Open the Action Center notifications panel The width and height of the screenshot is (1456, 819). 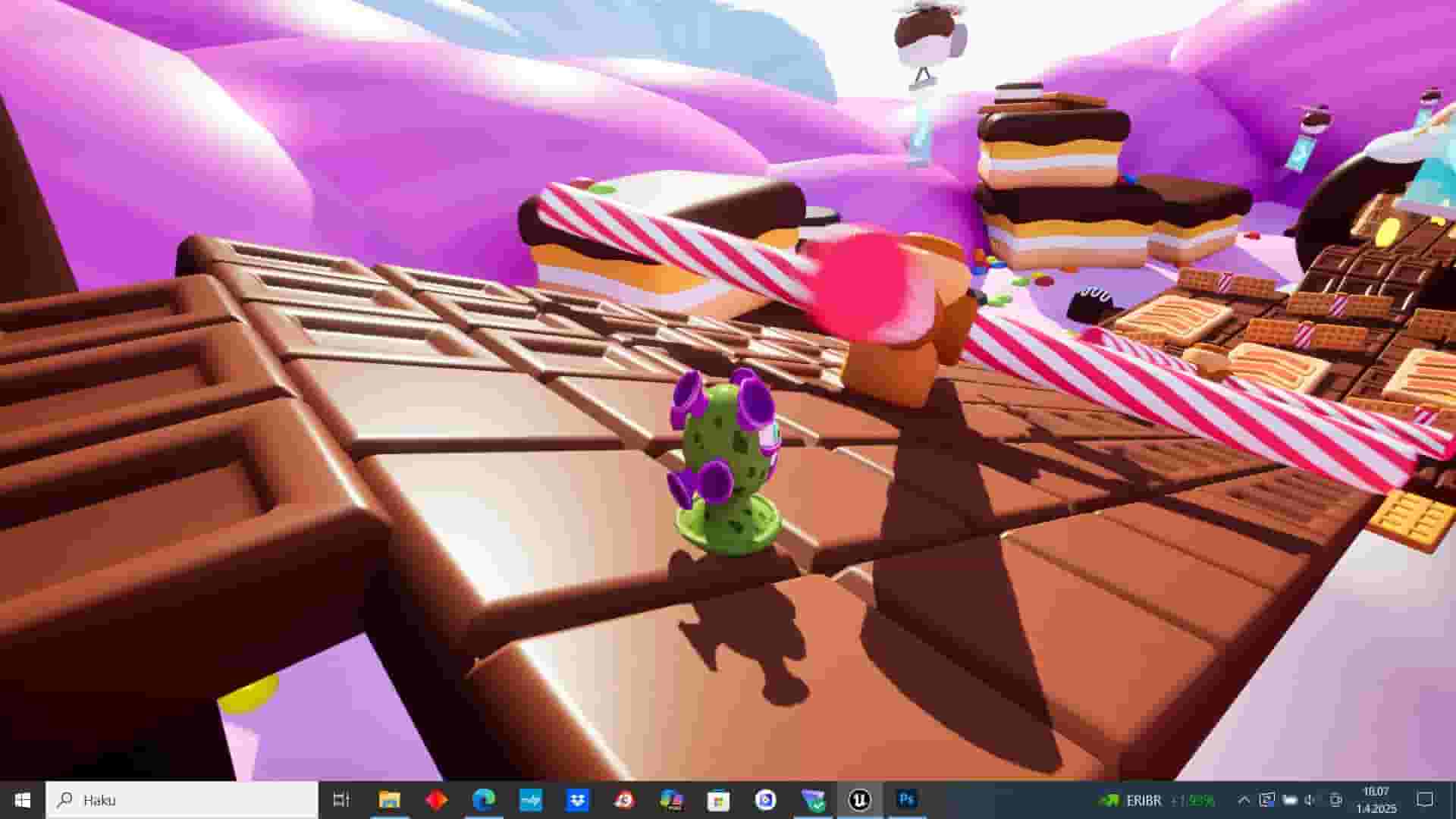1423,800
